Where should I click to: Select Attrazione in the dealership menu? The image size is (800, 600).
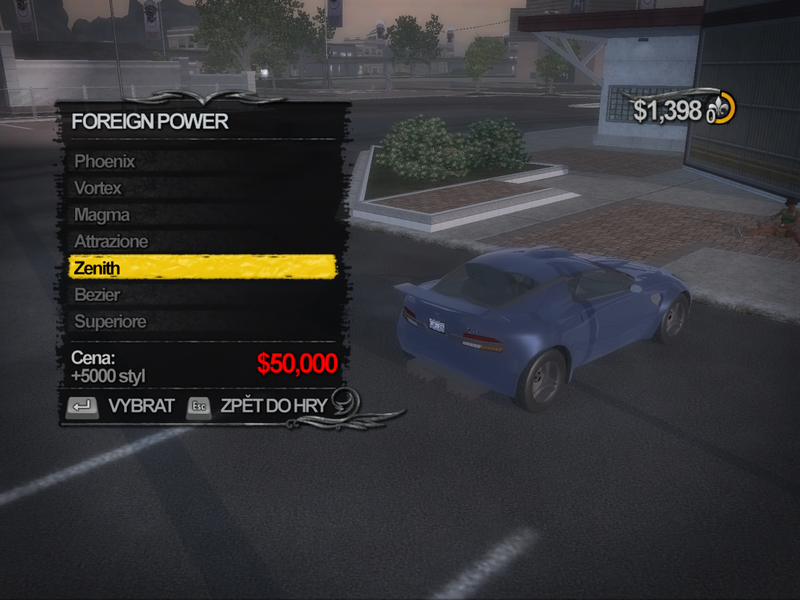tap(111, 242)
